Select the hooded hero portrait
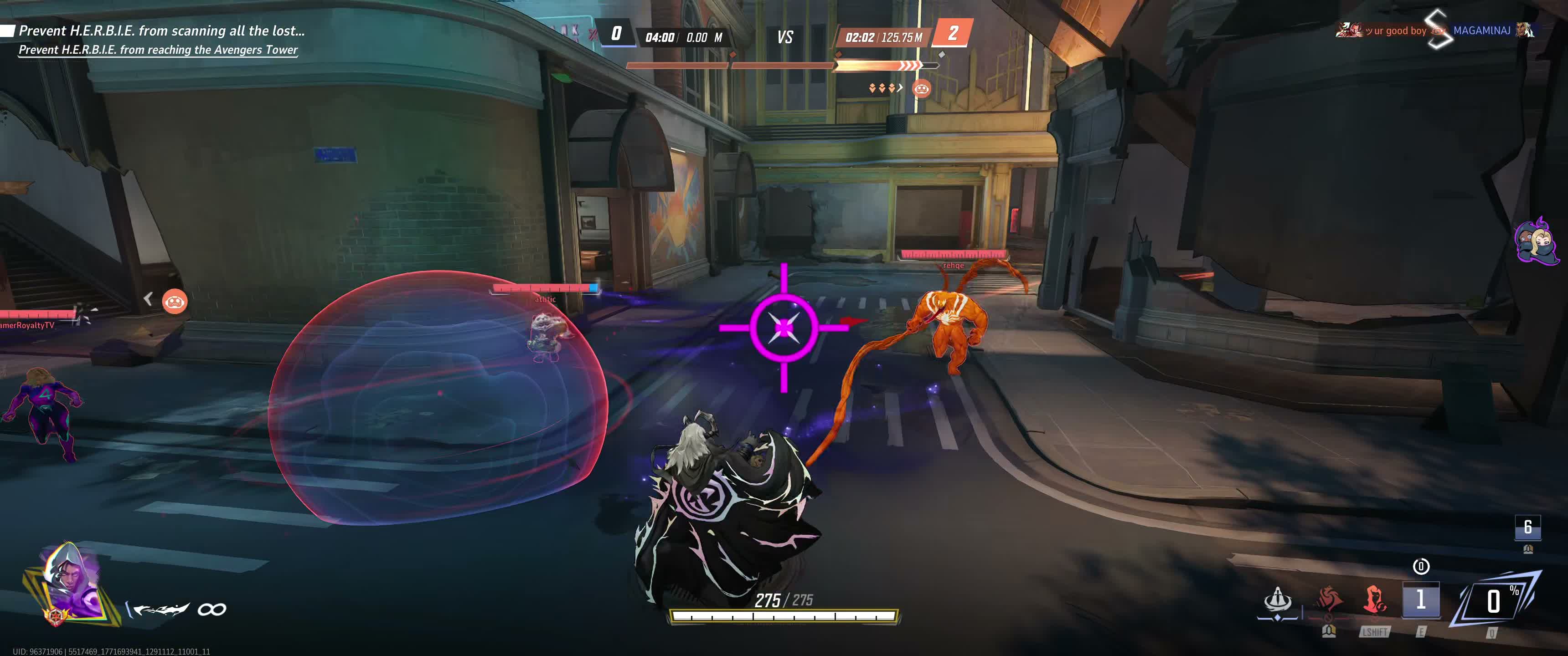1568x656 pixels. tap(69, 582)
